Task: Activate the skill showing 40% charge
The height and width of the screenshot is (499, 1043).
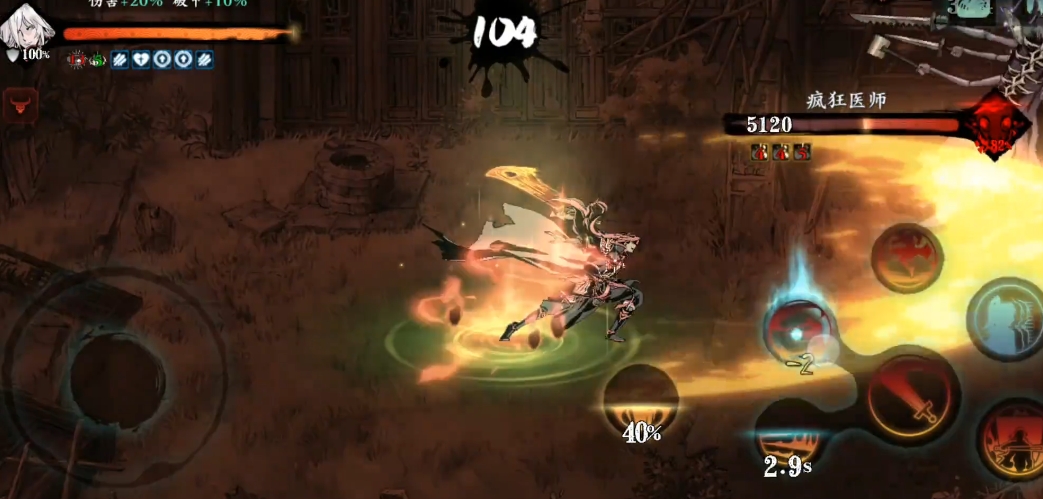Action: coord(640,401)
